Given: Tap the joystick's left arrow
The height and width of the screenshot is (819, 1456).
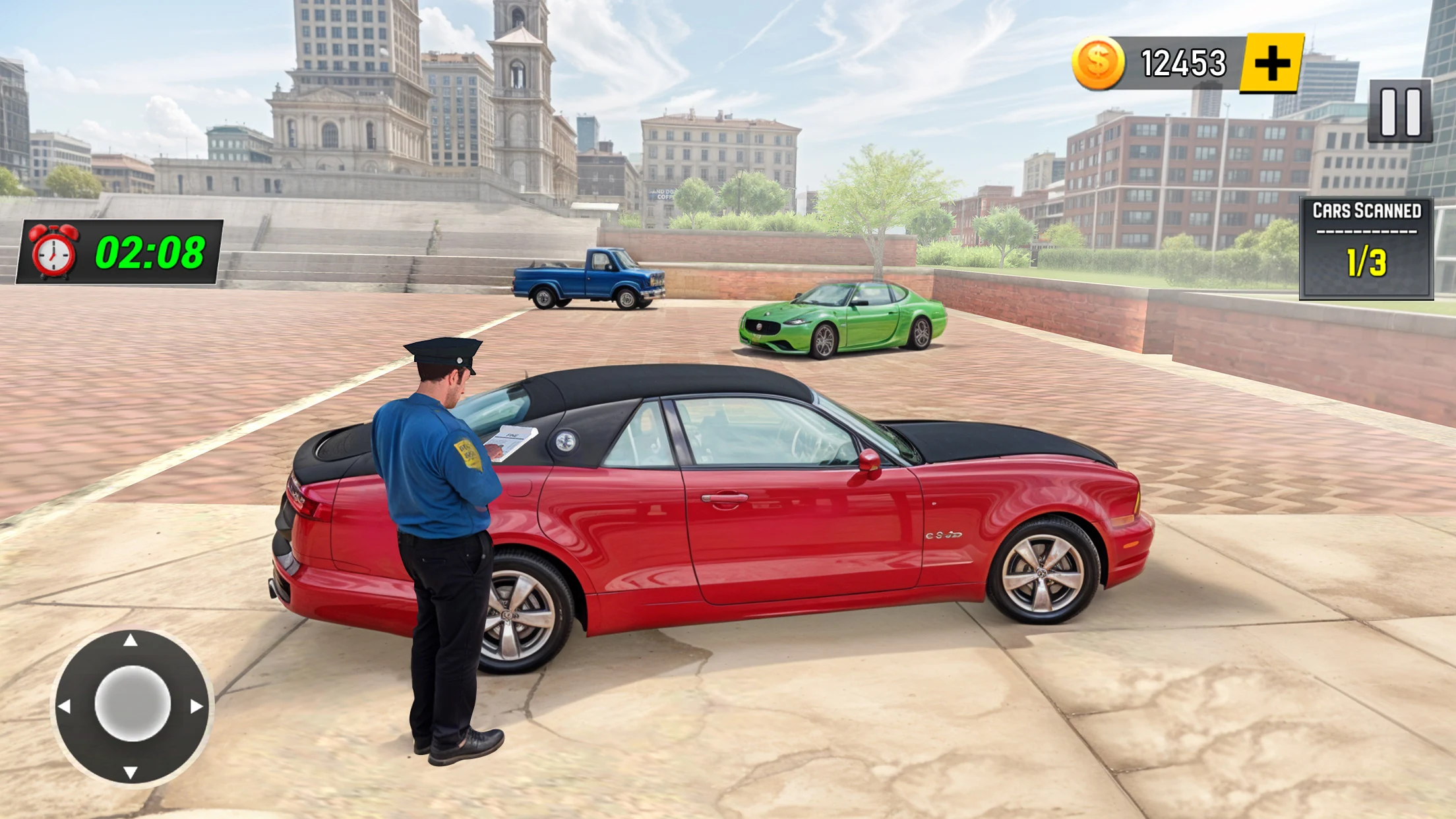Looking at the screenshot, I should pyautogui.click(x=65, y=706).
